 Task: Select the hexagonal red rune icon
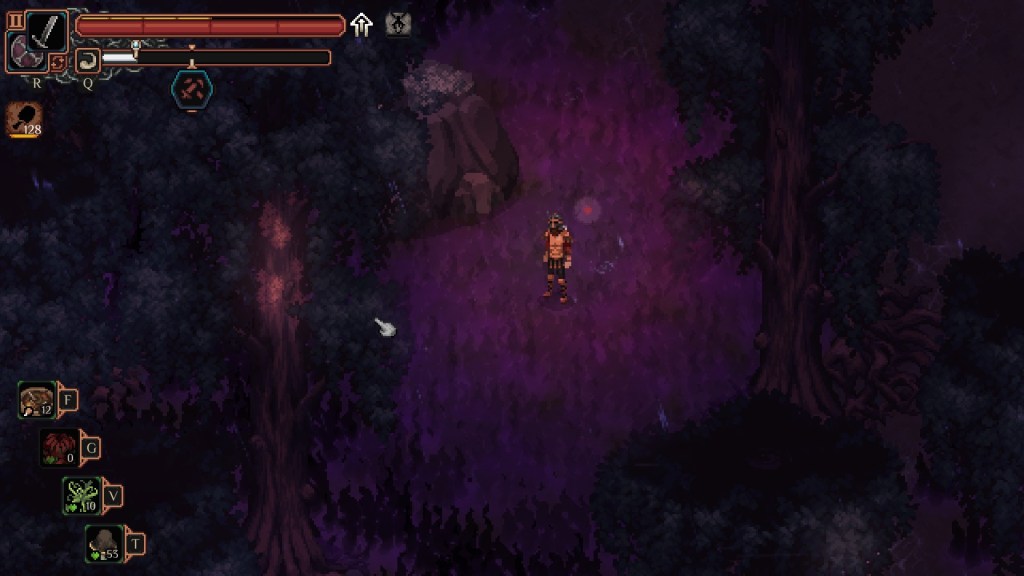(x=191, y=89)
